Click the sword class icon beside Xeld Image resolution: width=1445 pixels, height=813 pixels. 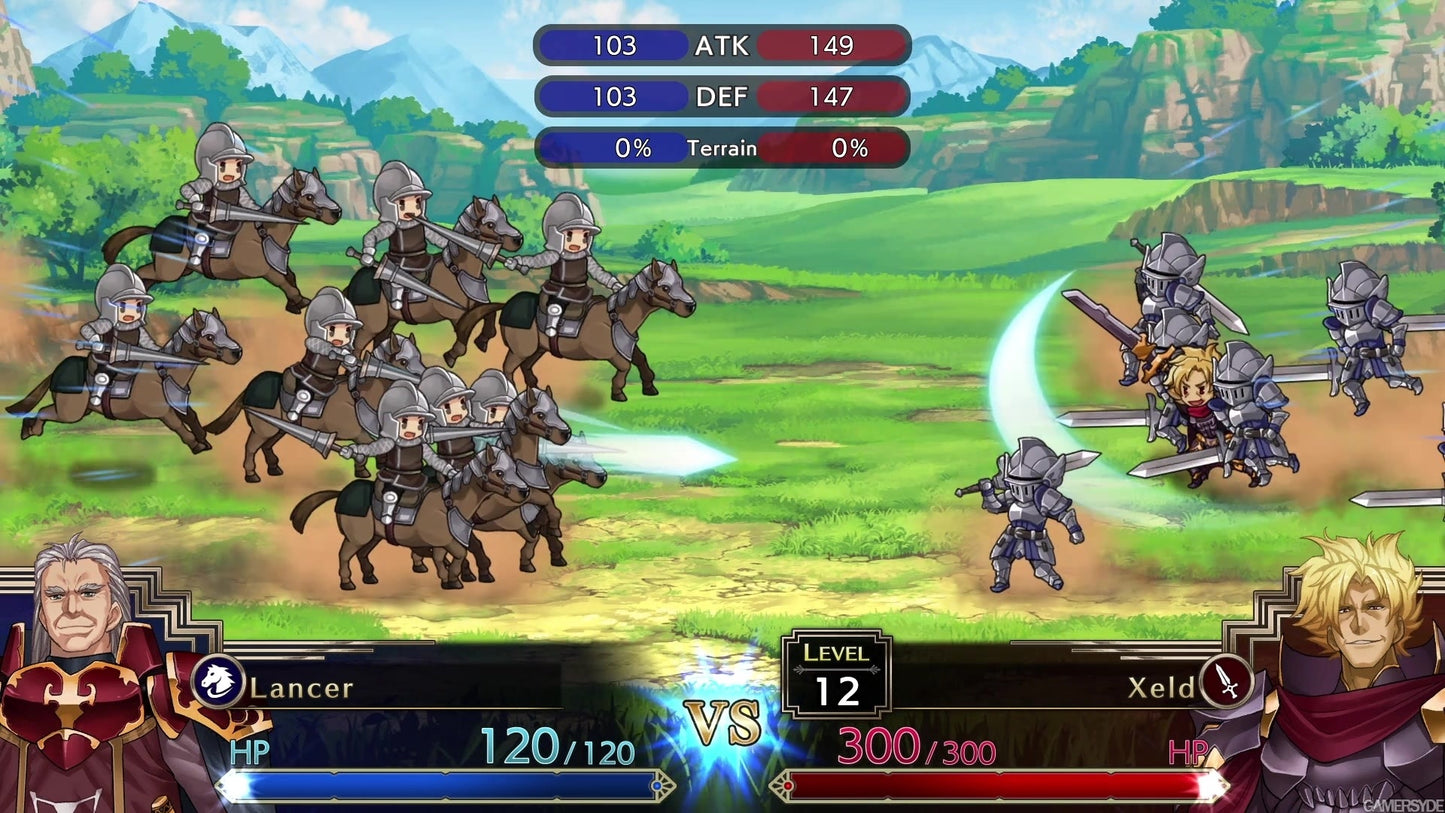tap(1226, 682)
